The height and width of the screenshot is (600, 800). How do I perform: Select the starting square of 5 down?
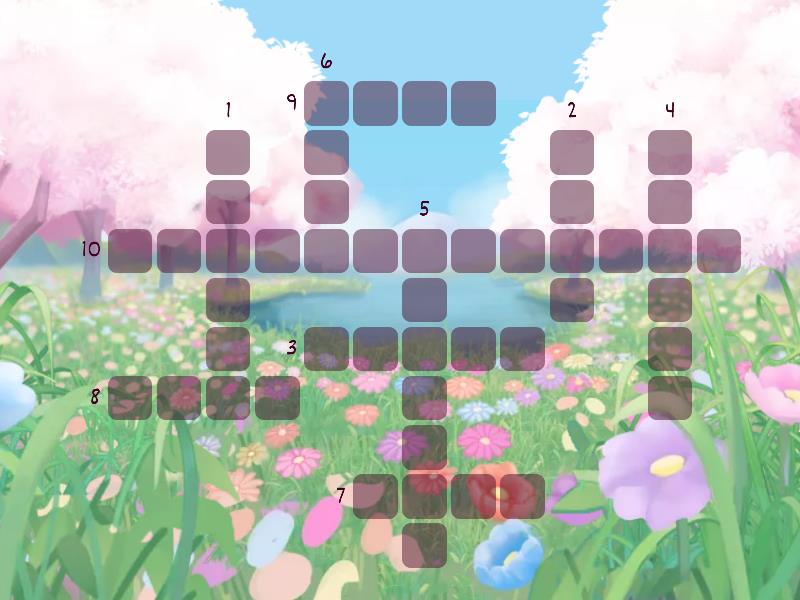point(425,250)
